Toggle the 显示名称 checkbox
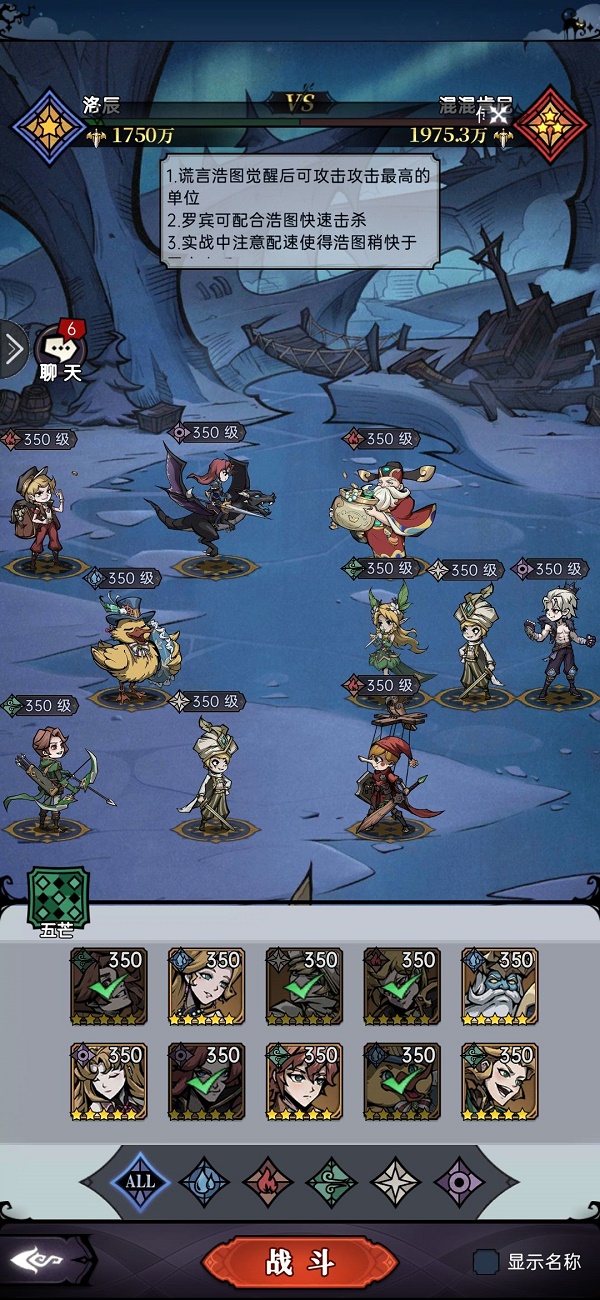Viewport: 600px width, 1300px height. pos(486,1262)
